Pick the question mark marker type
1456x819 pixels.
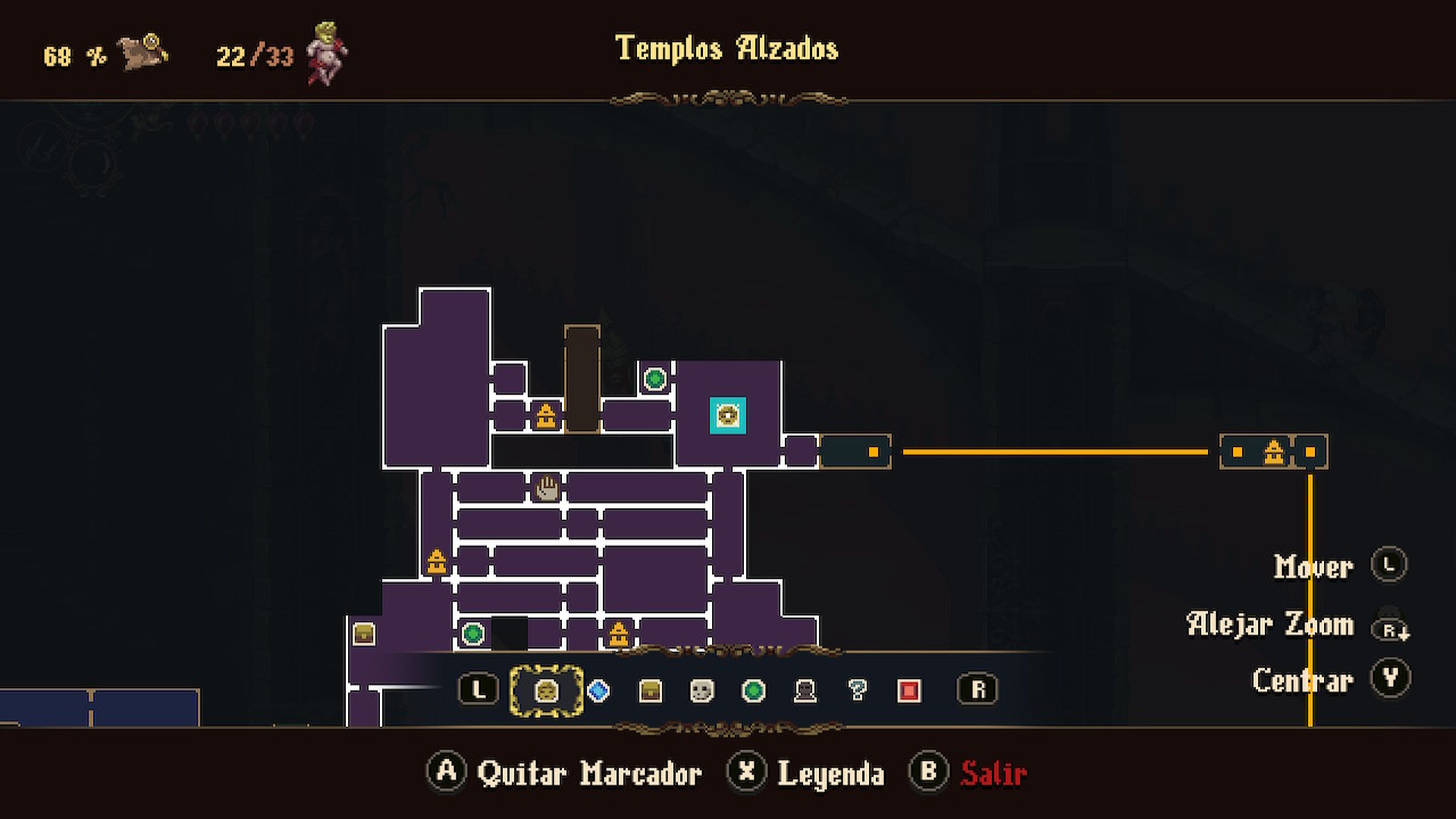(x=857, y=690)
